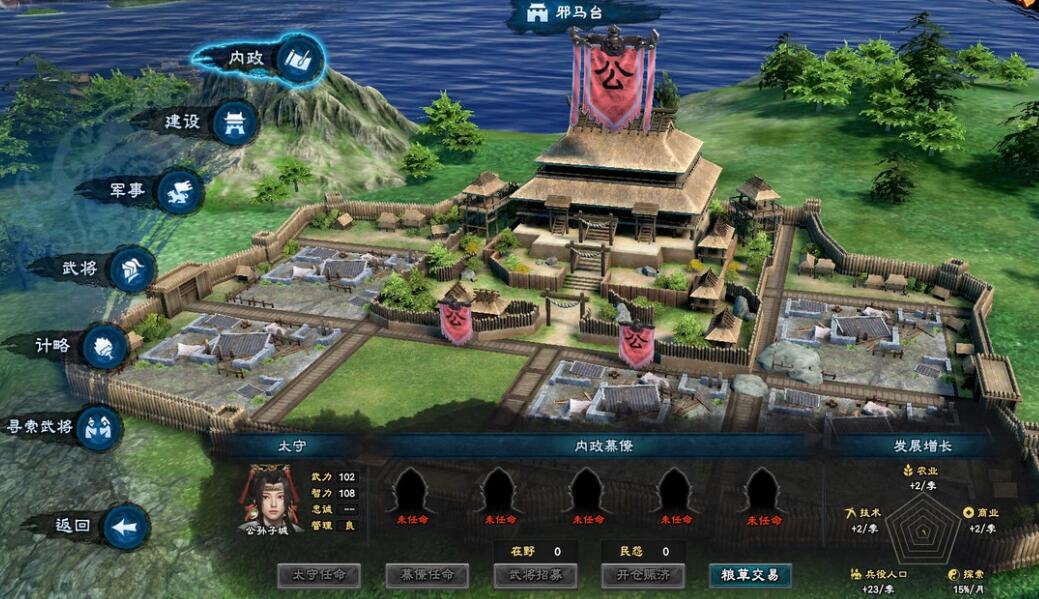Open 粮草交易 (Provisions Trade)
This screenshot has height=599, width=1039.
(x=750, y=575)
